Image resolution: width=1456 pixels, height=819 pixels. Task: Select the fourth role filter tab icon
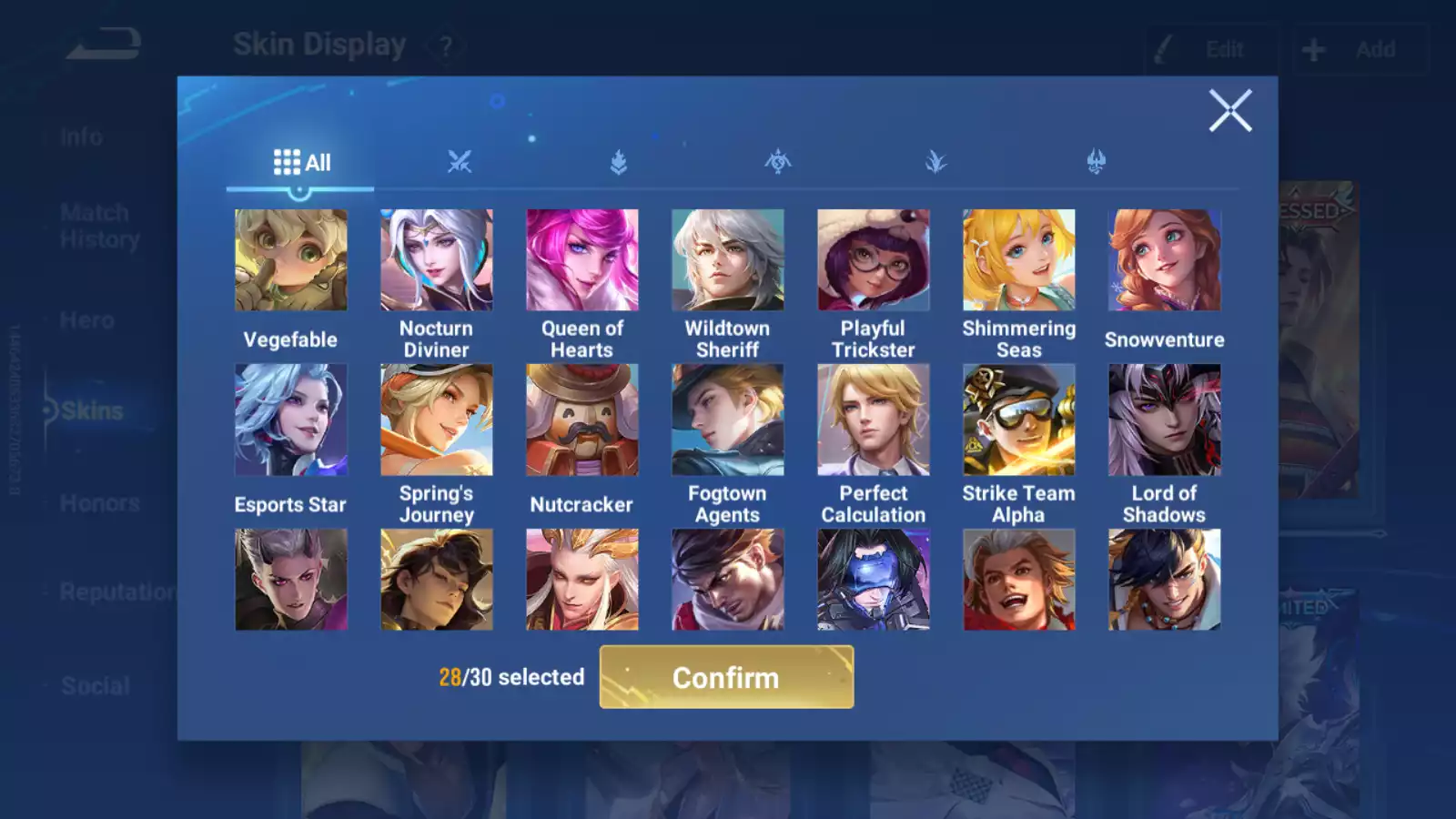tap(935, 161)
